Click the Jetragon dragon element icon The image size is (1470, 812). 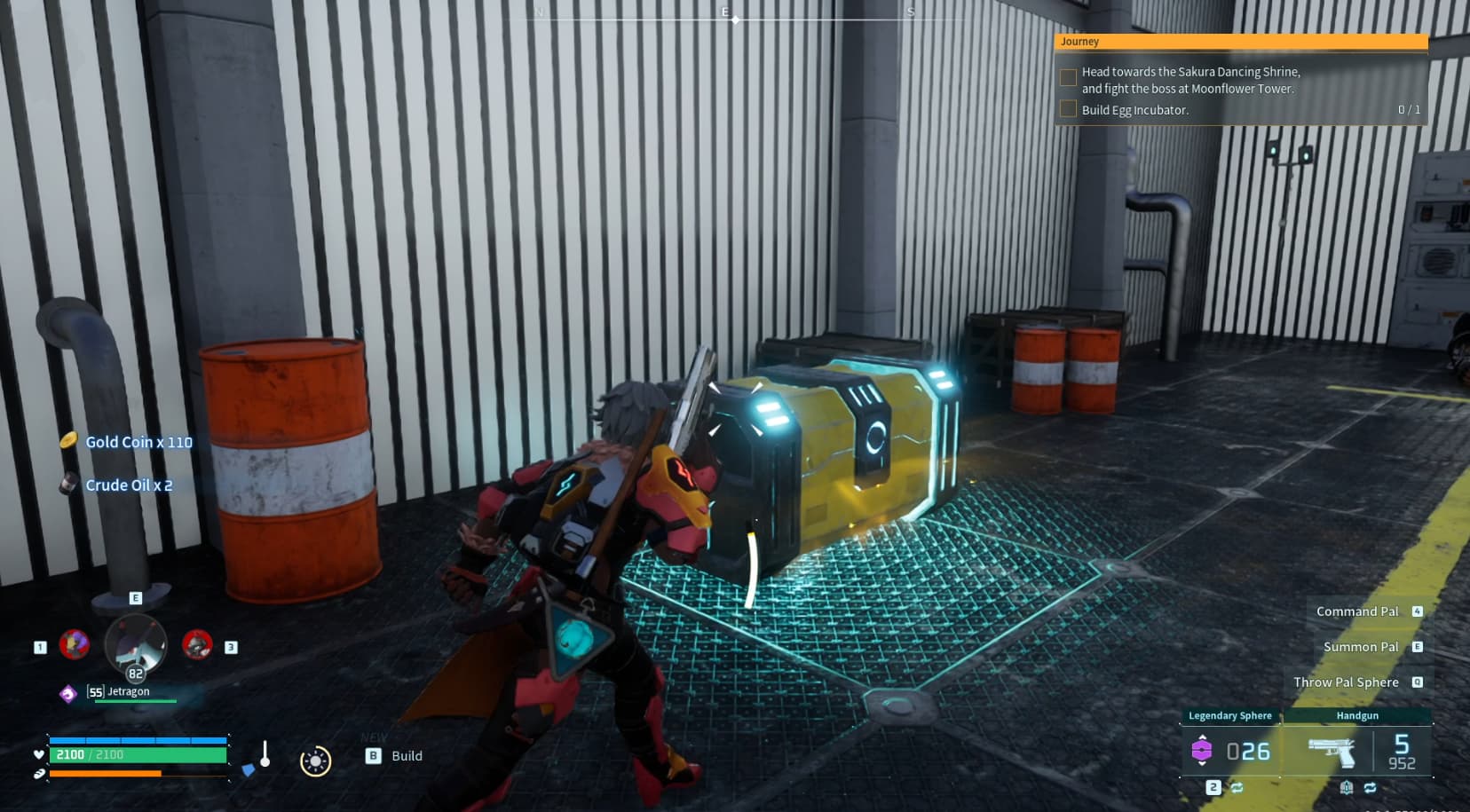tap(67, 693)
